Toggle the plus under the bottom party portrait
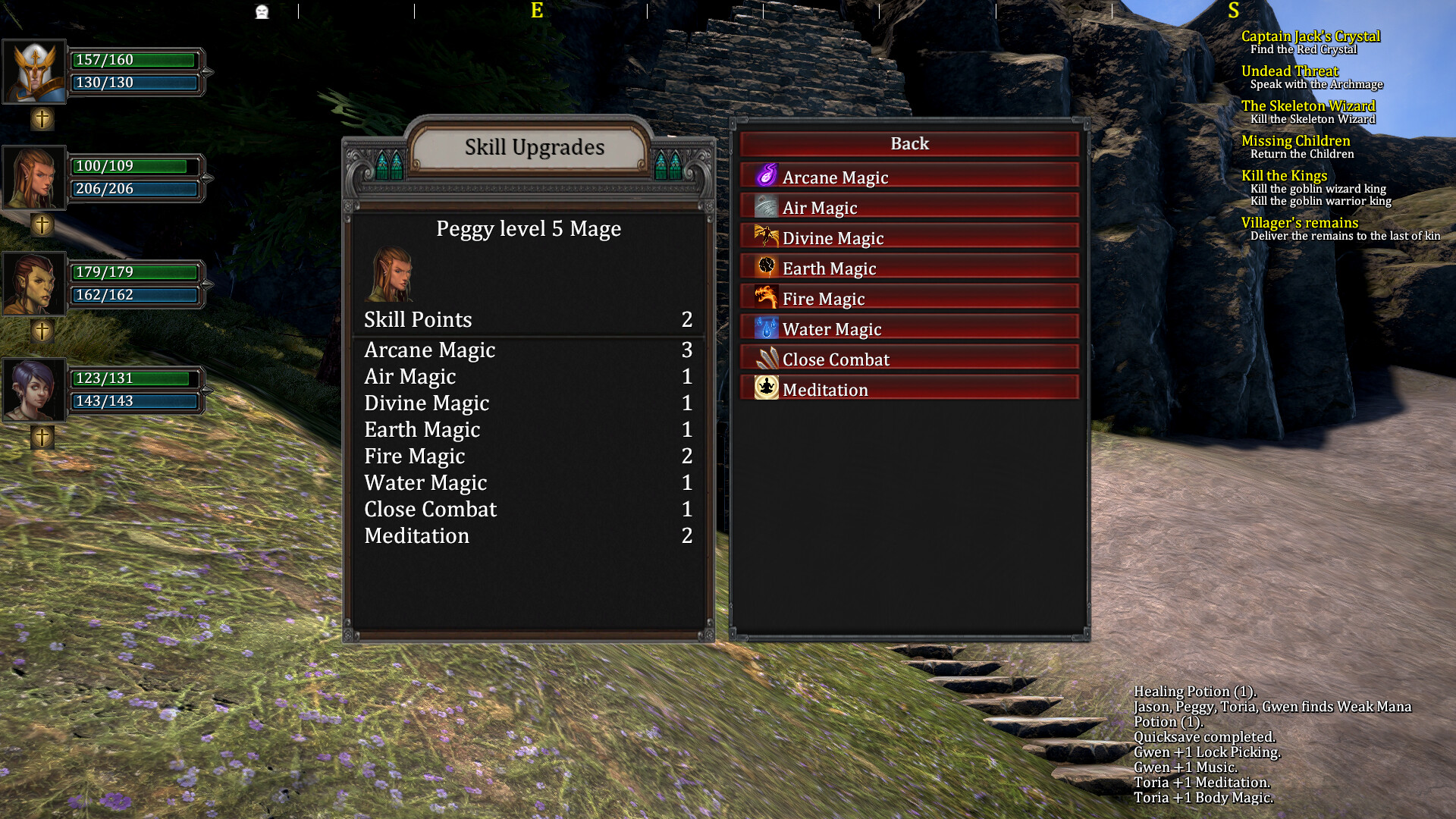 click(x=42, y=436)
